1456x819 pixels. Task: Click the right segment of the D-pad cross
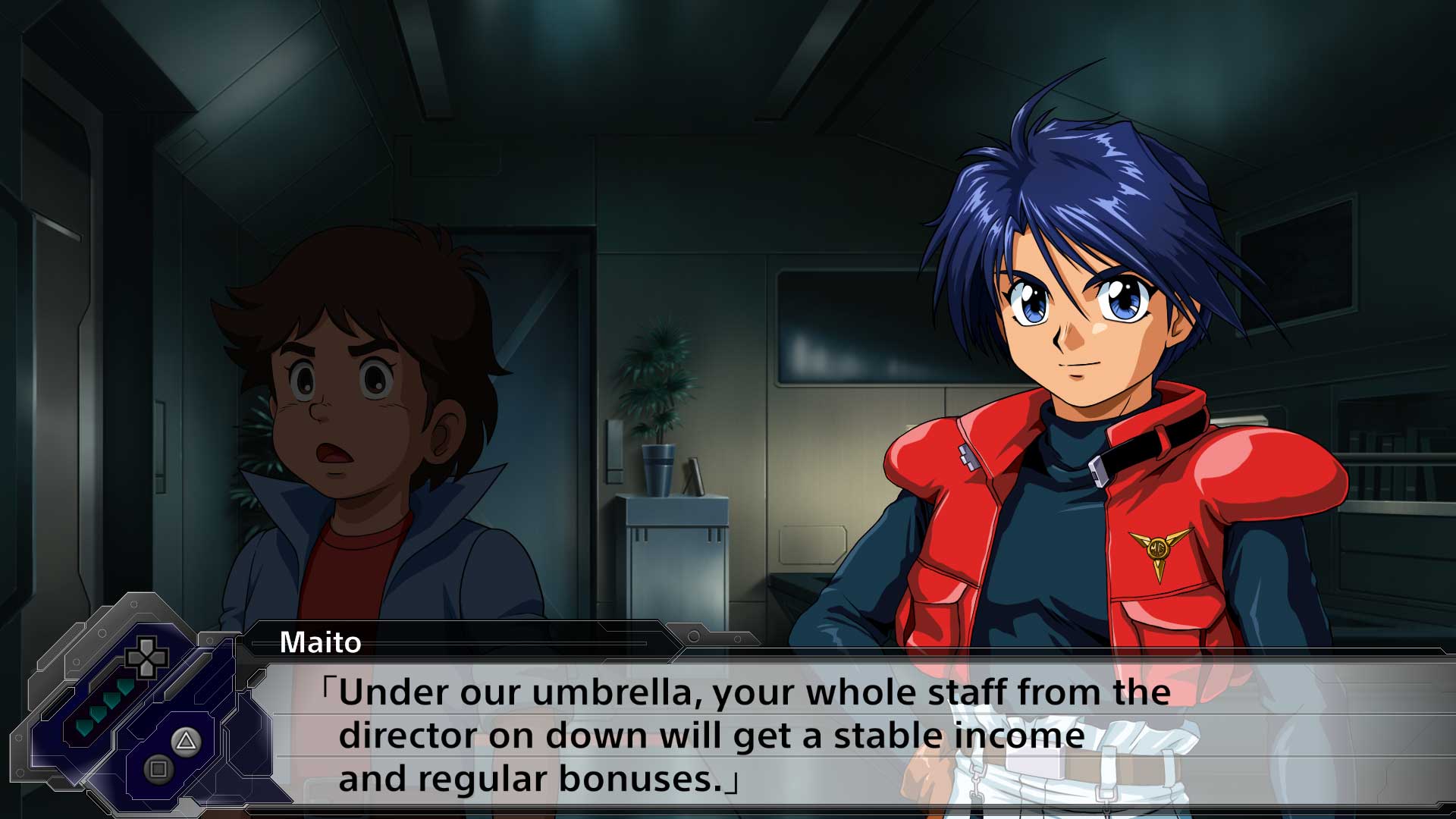coord(159,657)
